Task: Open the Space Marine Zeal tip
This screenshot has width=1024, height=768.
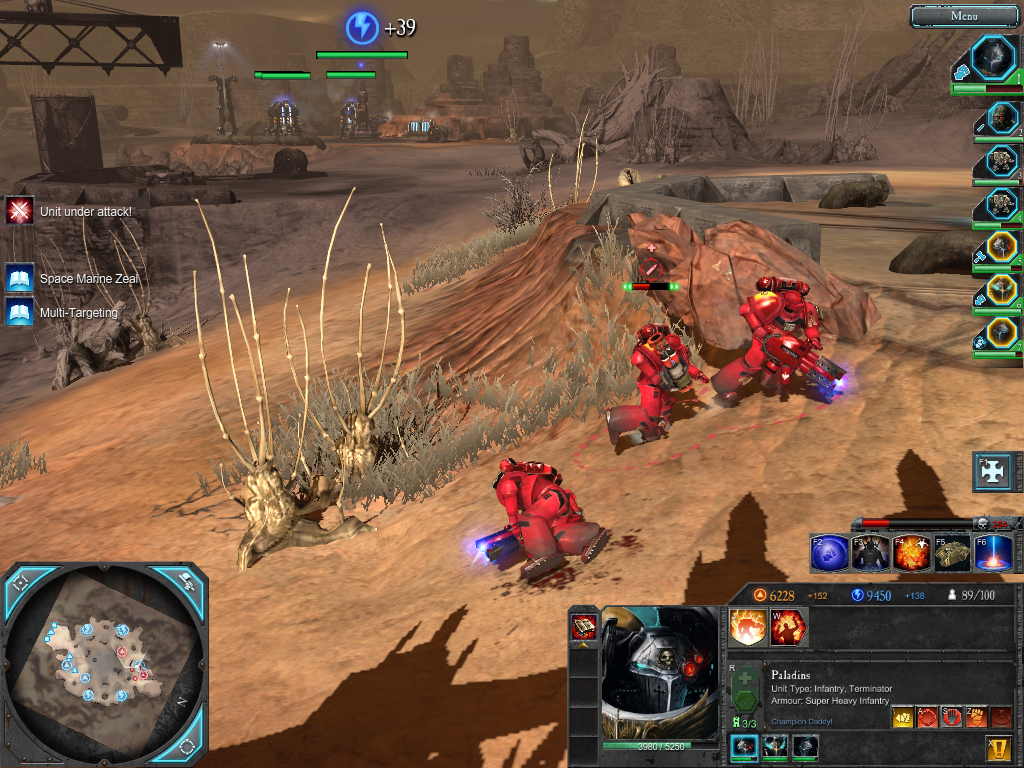Action: (x=19, y=278)
